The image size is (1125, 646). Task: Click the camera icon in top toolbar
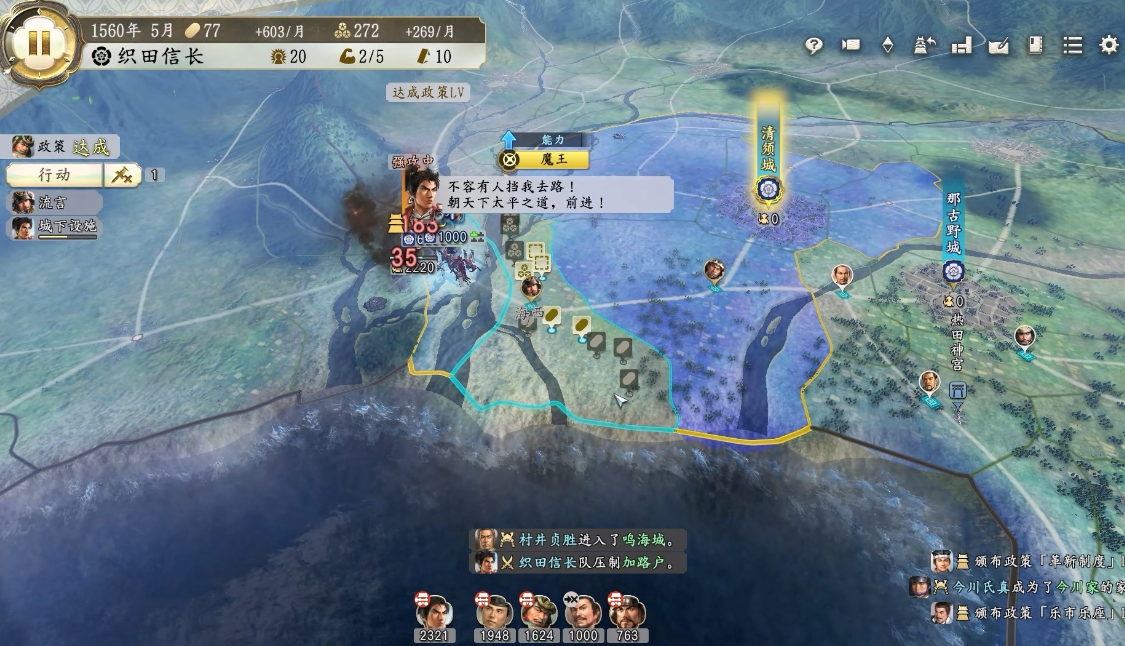click(851, 45)
